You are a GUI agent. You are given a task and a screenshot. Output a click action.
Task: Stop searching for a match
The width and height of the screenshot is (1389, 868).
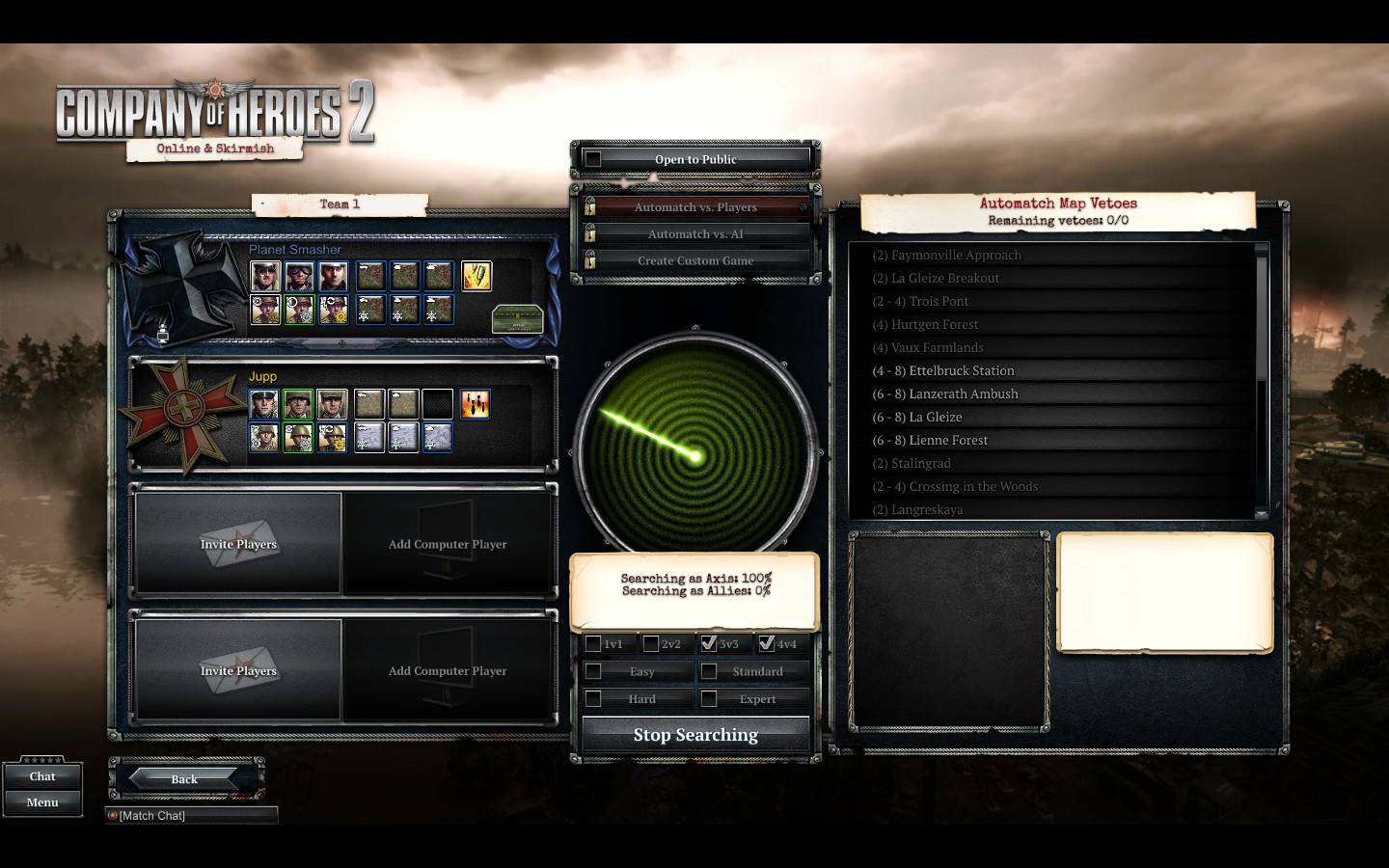pos(694,735)
